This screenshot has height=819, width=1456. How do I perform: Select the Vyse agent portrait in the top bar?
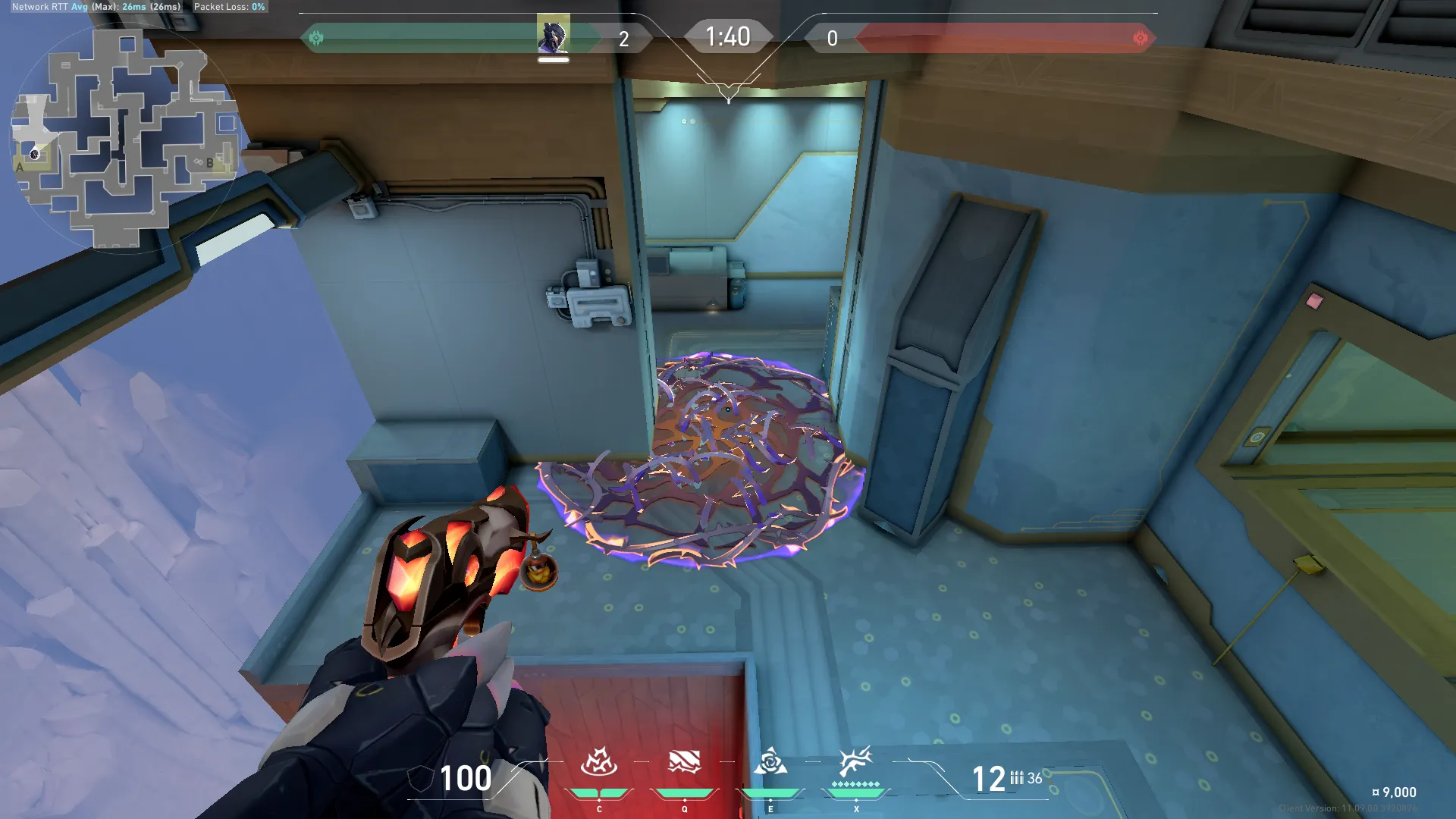(x=554, y=36)
